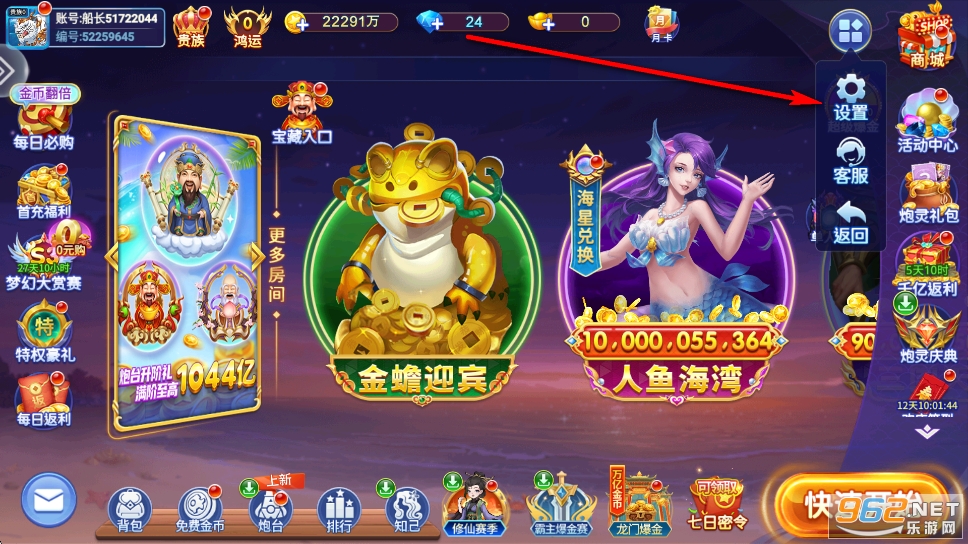Open 每日必购 daily purchase offer

[x=44, y=122]
